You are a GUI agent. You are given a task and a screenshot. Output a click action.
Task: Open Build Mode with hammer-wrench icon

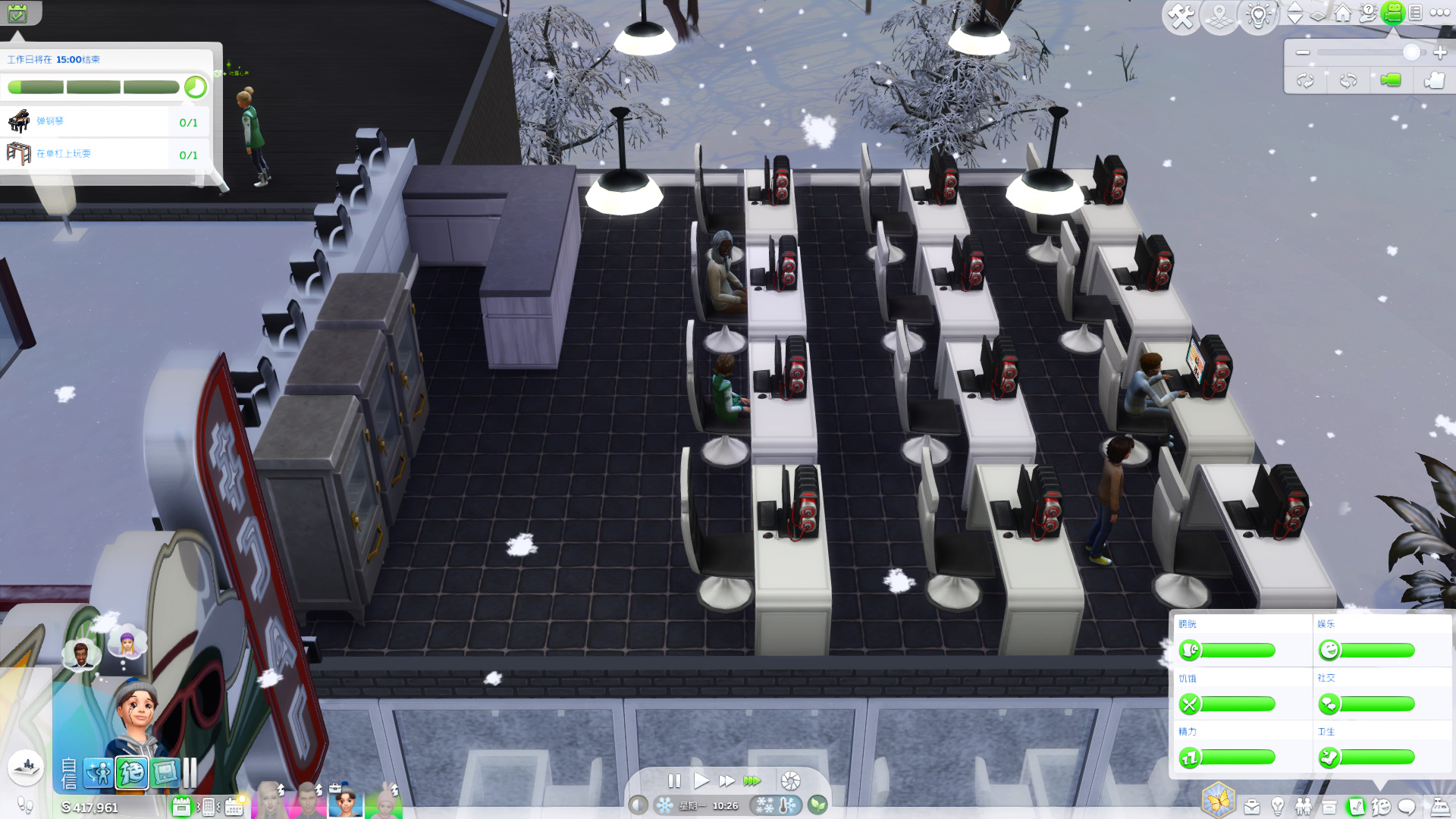pos(1181,15)
